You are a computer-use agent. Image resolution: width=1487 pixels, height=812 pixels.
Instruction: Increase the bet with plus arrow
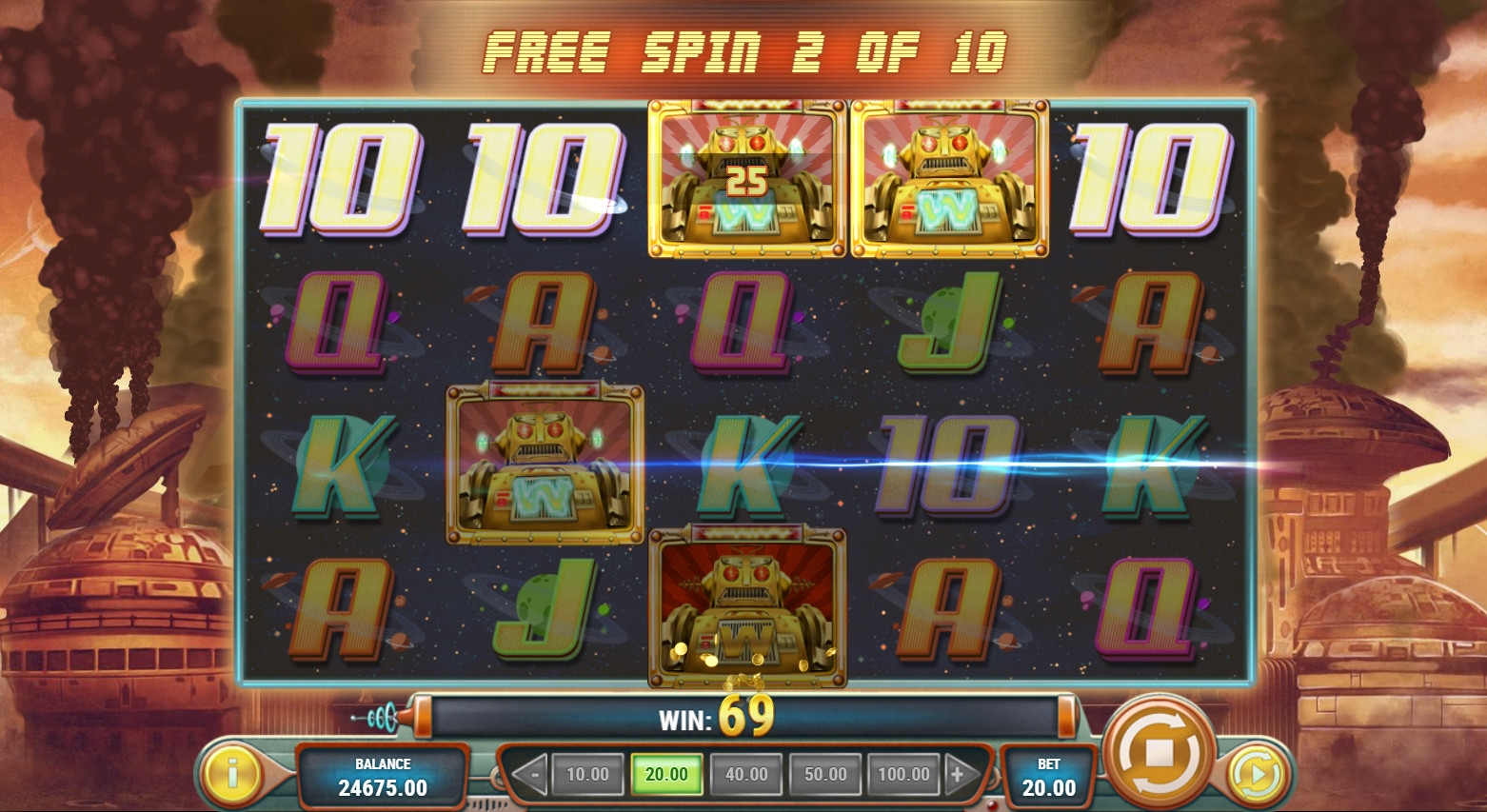tap(959, 775)
